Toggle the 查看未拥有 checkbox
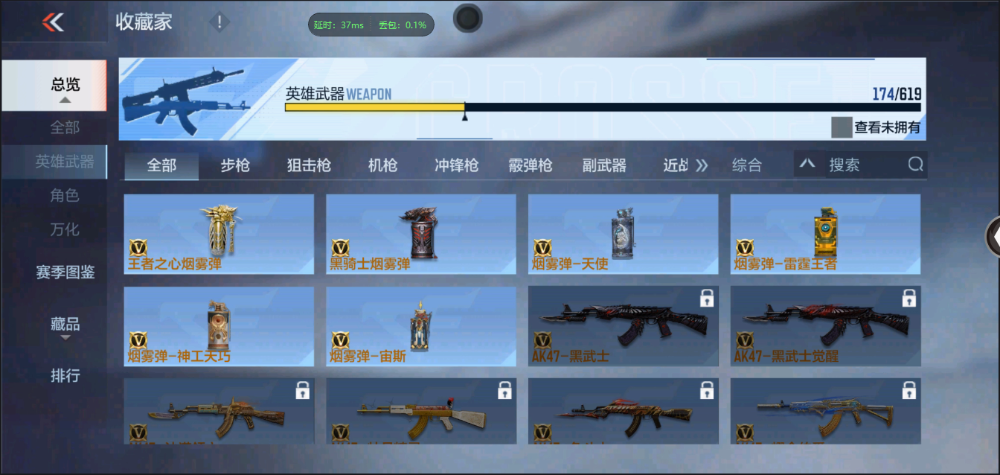Screen dimensions: 1000x475 (x=841, y=127)
